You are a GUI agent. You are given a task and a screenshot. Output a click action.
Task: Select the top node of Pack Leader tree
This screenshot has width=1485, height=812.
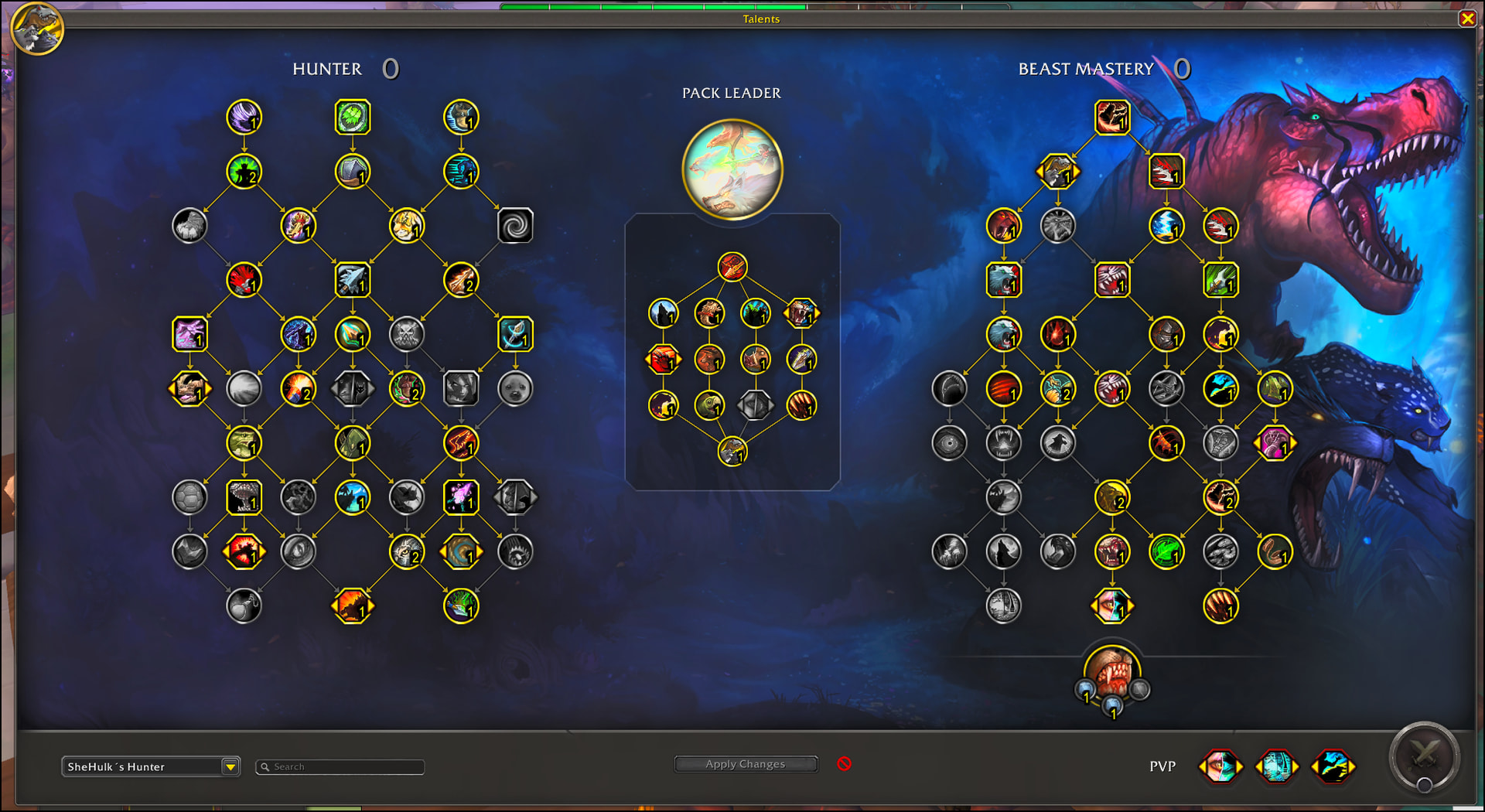tap(732, 267)
